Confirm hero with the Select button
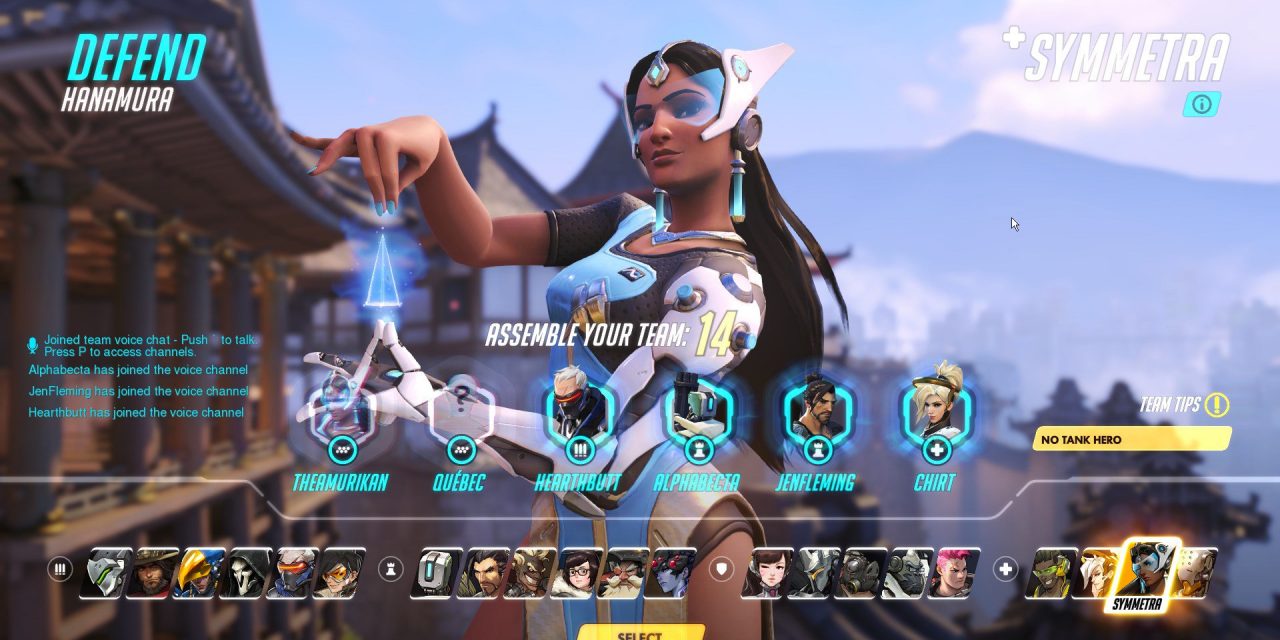Viewport: 1280px width, 640px height. click(x=640, y=633)
